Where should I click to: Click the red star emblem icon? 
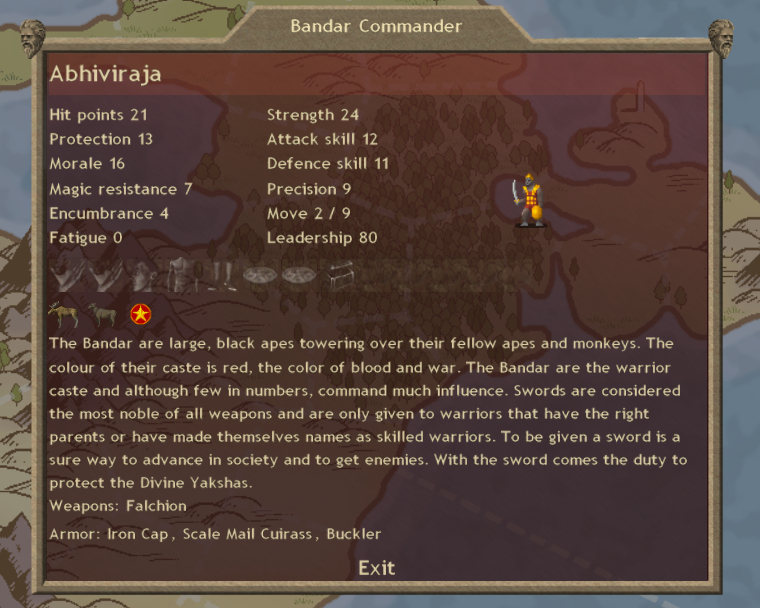tap(141, 316)
